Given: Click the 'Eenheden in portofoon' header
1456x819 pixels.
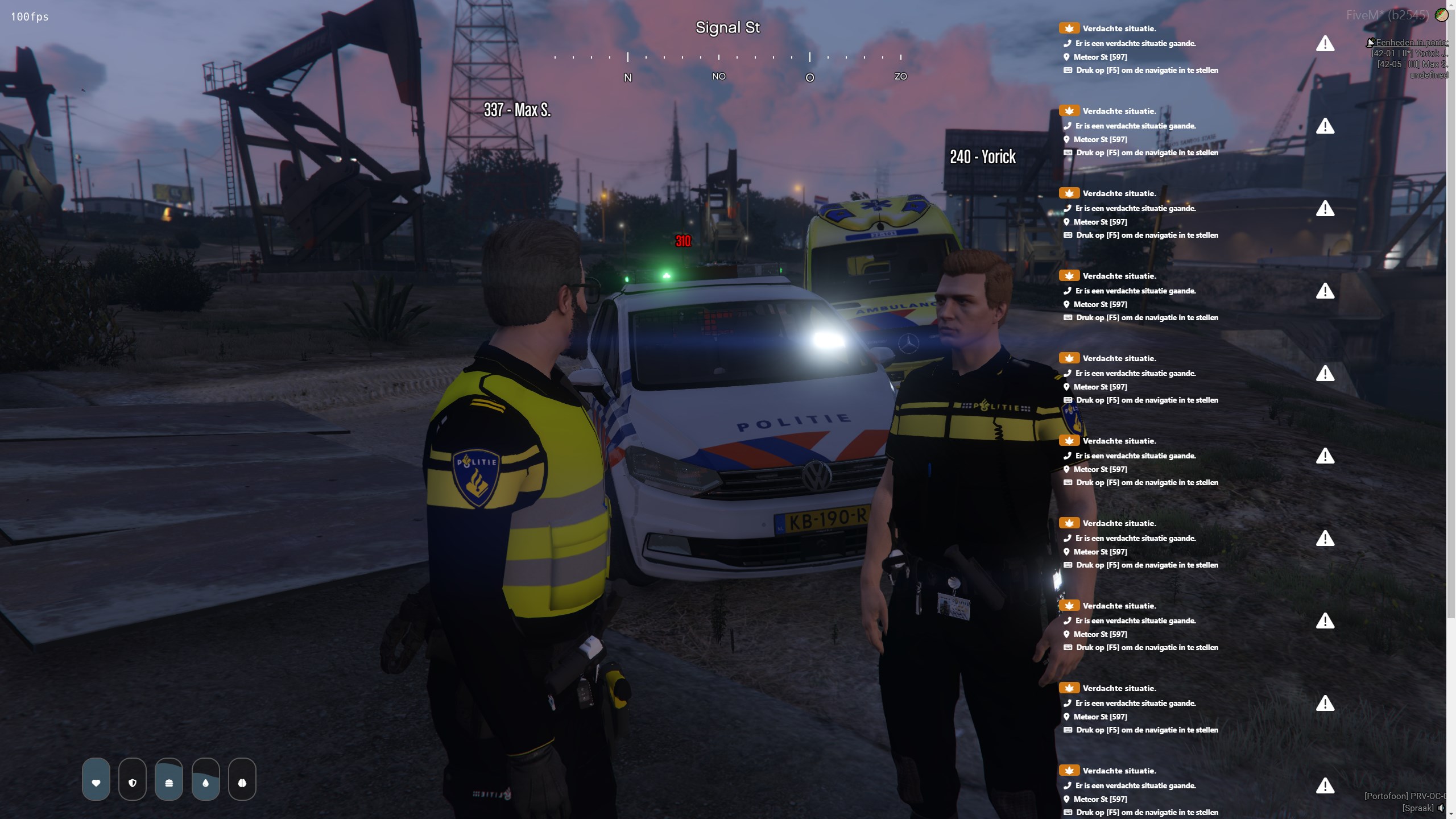Looking at the screenshot, I should 1409,43.
